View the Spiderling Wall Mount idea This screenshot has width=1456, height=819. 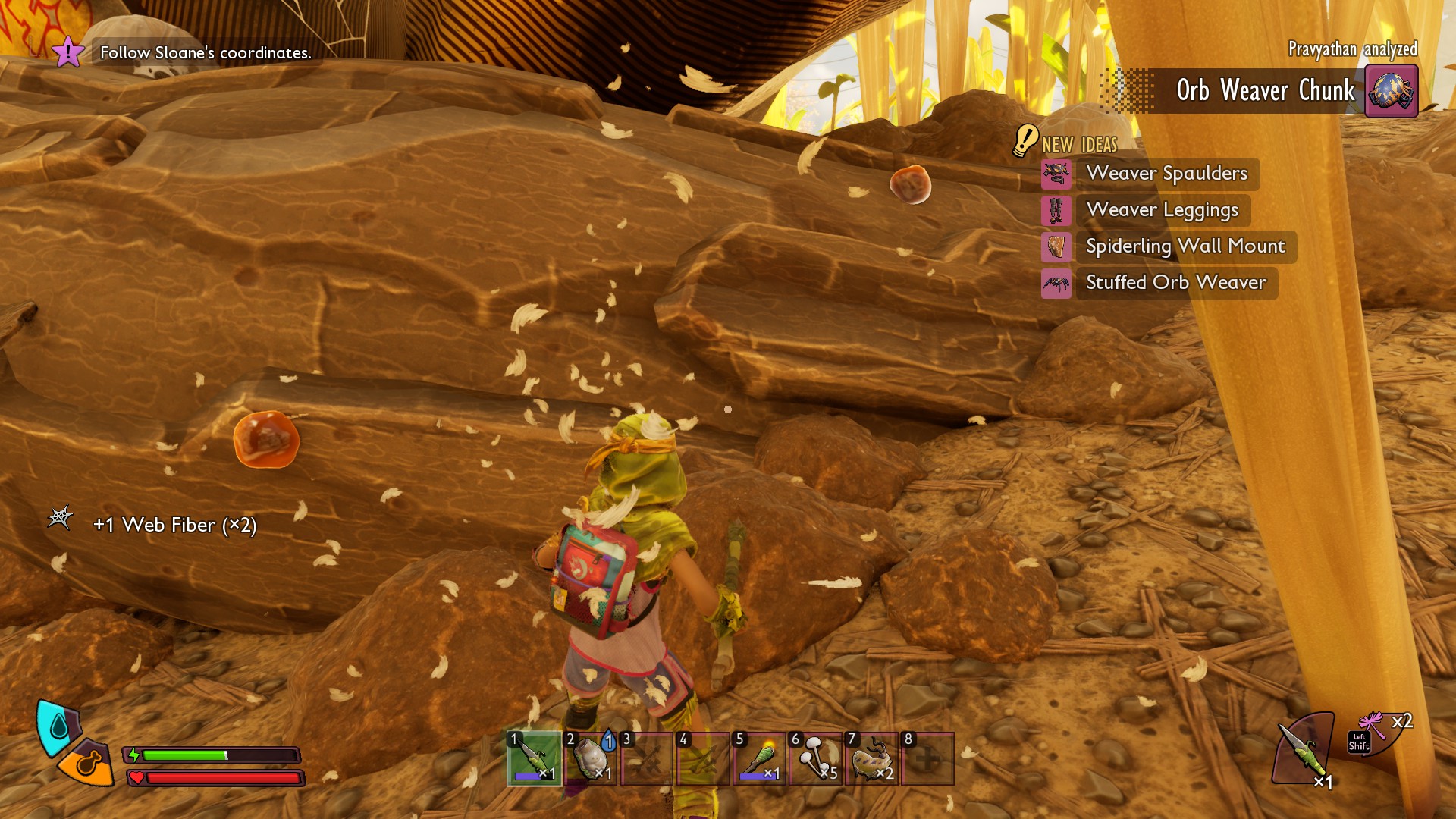click(1185, 246)
